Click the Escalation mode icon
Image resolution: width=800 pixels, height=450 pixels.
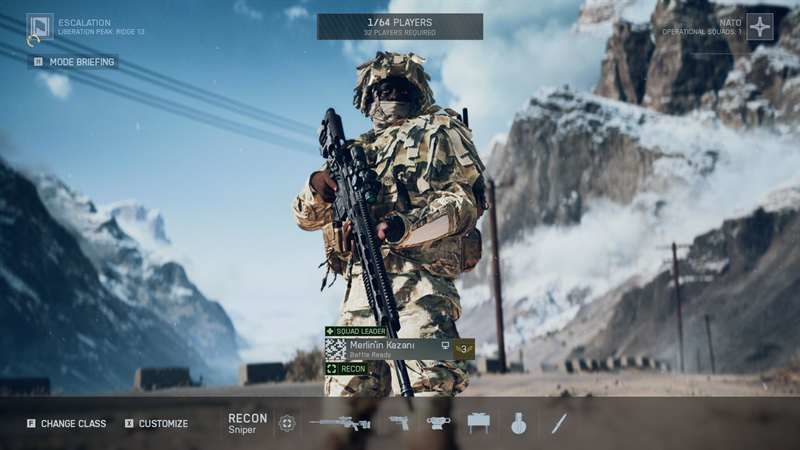[39, 27]
